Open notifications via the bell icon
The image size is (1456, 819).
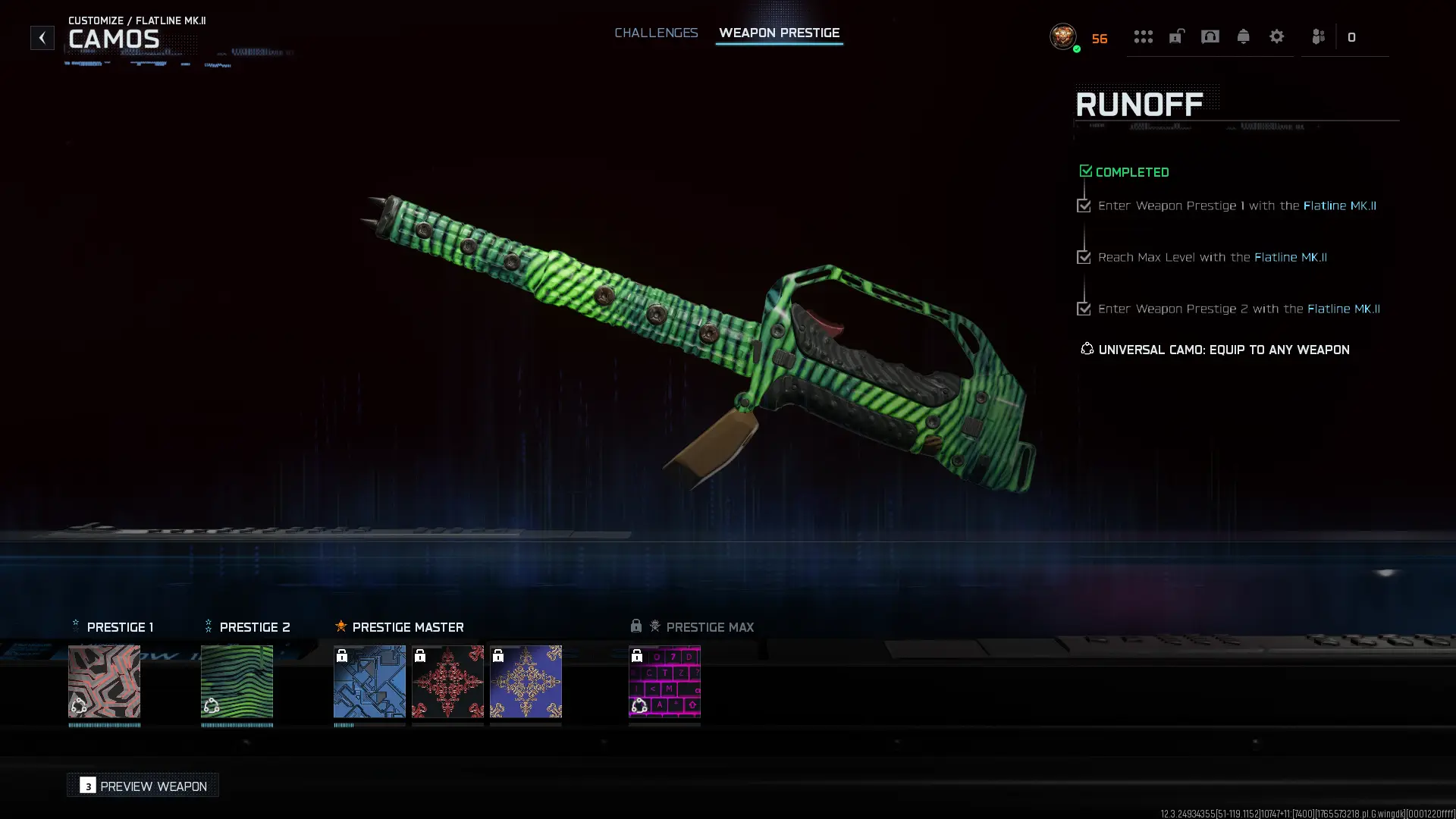pos(1243,36)
